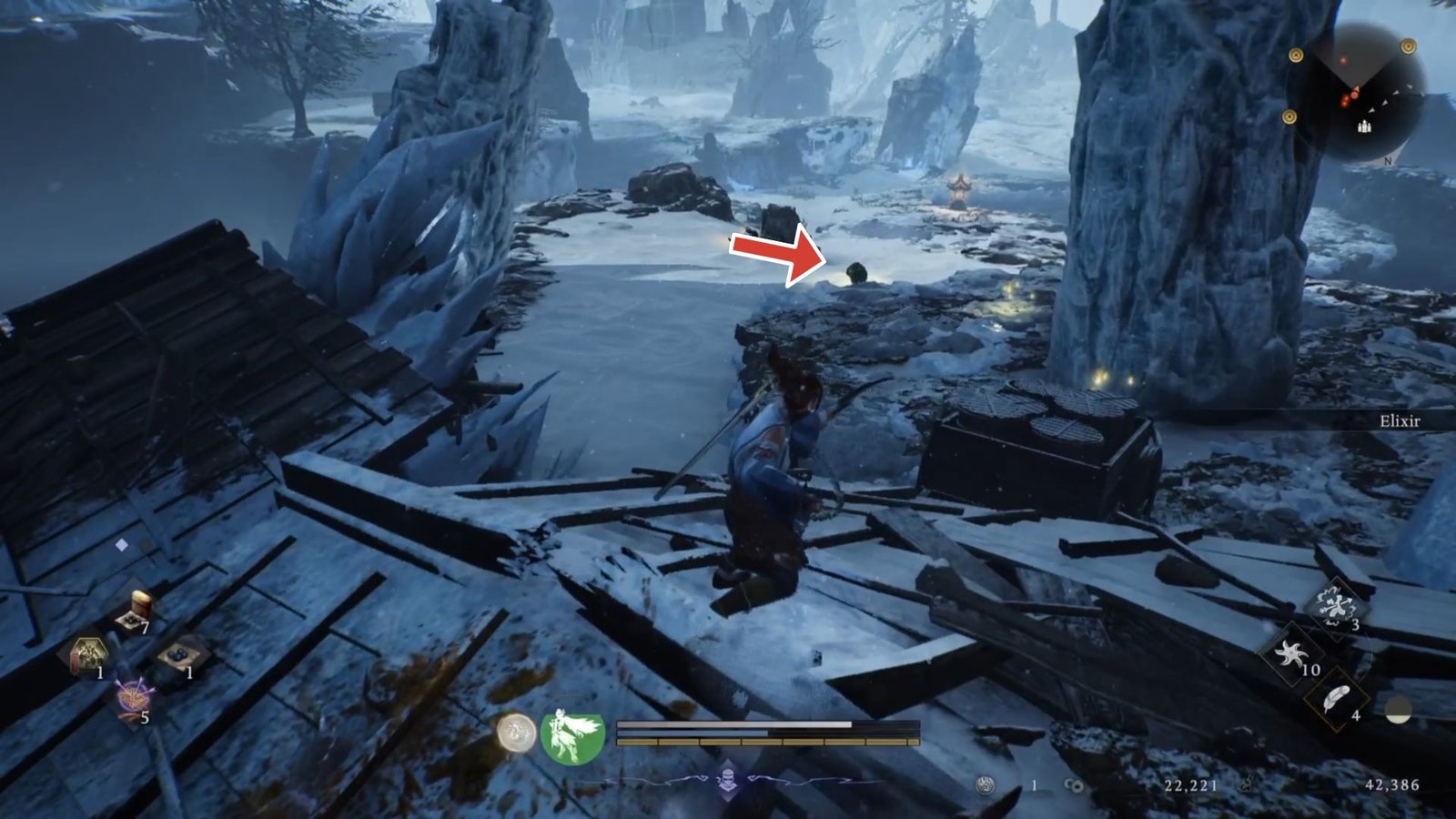Click the ring icon beside 22,221 counter
This screenshot has width=1456, height=819.
(x=1072, y=784)
